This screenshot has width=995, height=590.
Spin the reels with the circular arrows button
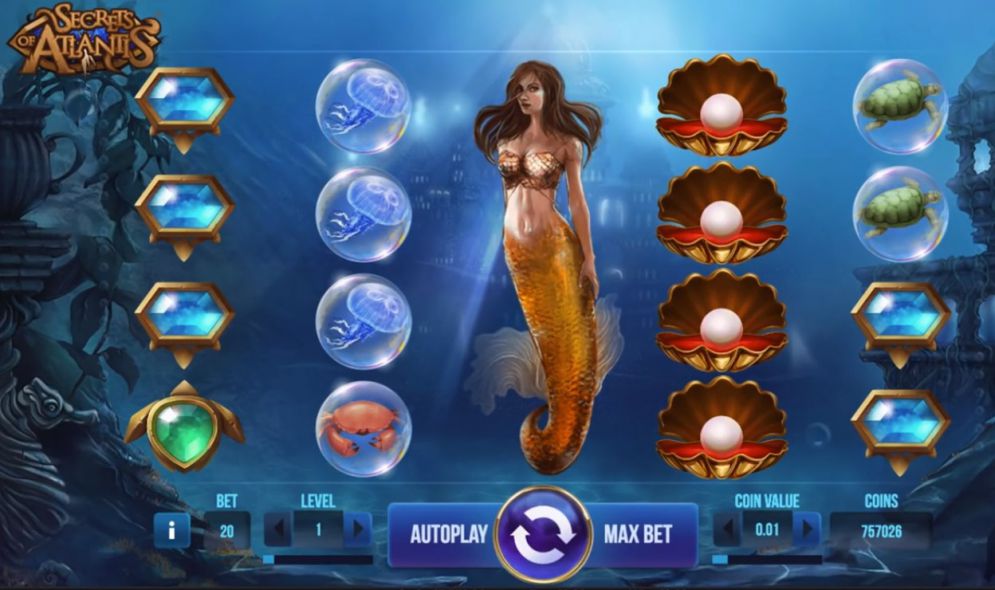(544, 534)
